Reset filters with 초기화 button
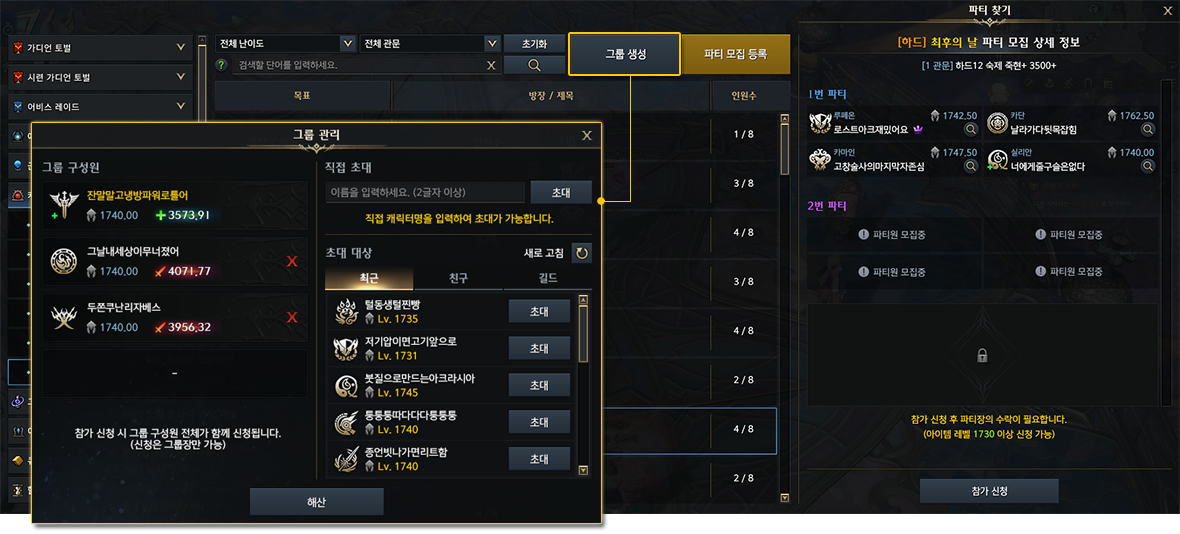The height and width of the screenshot is (534, 1180). pos(534,44)
